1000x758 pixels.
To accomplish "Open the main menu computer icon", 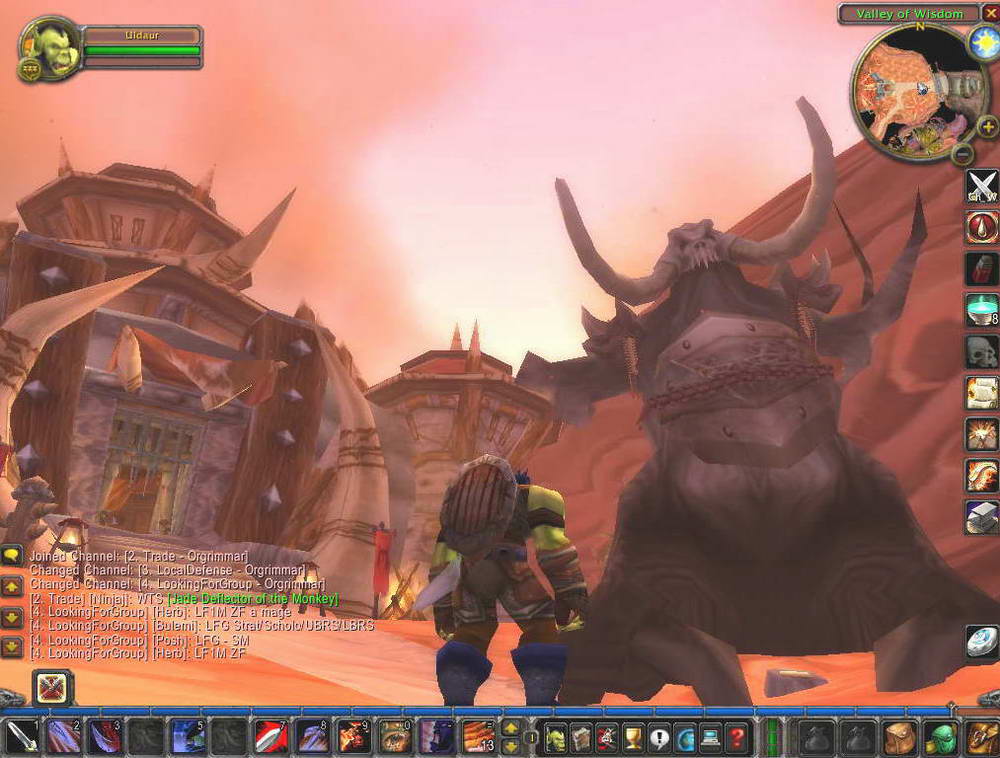I will tap(710, 738).
